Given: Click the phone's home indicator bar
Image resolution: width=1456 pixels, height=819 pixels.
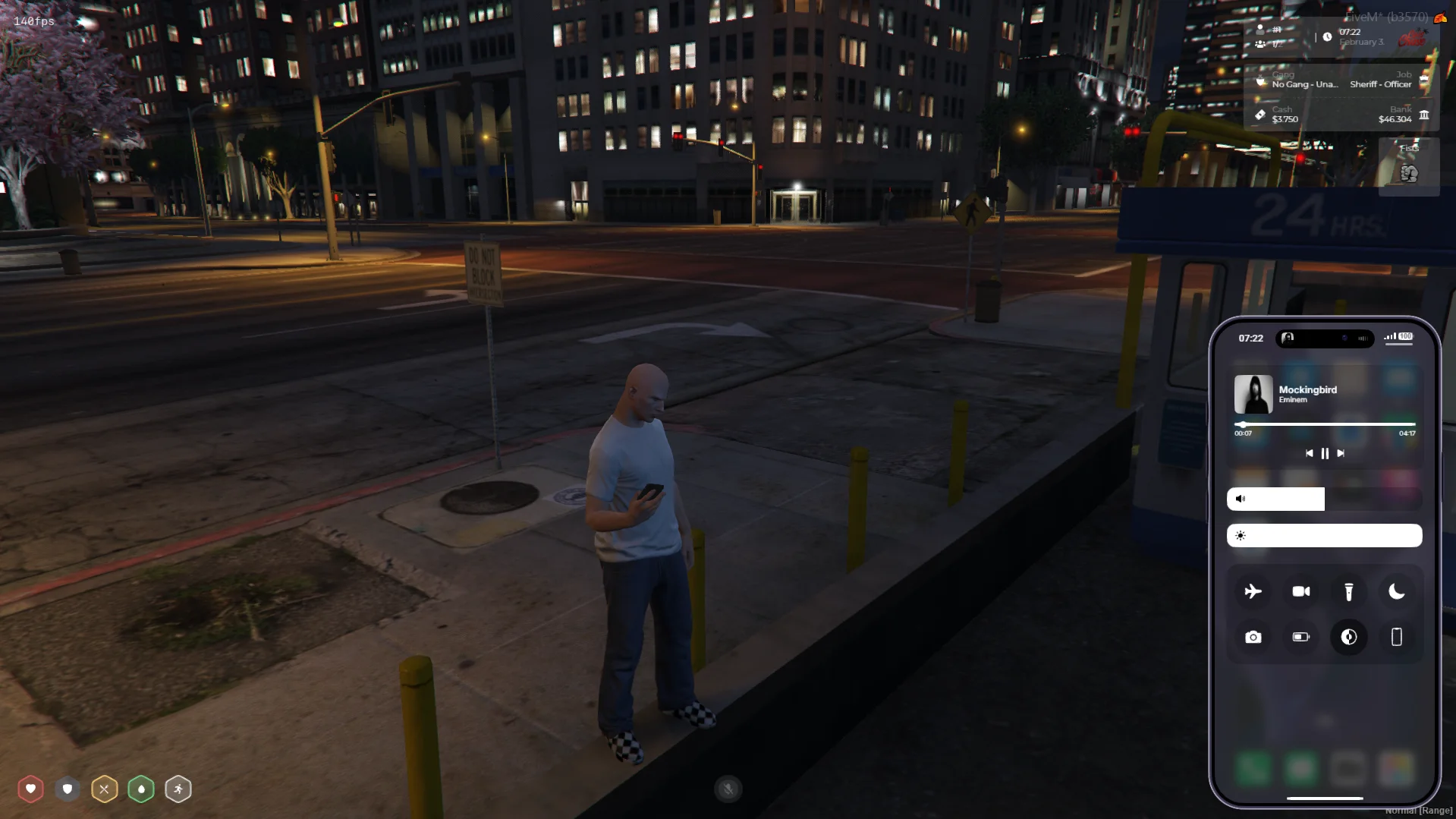Looking at the screenshot, I should pos(1325,799).
